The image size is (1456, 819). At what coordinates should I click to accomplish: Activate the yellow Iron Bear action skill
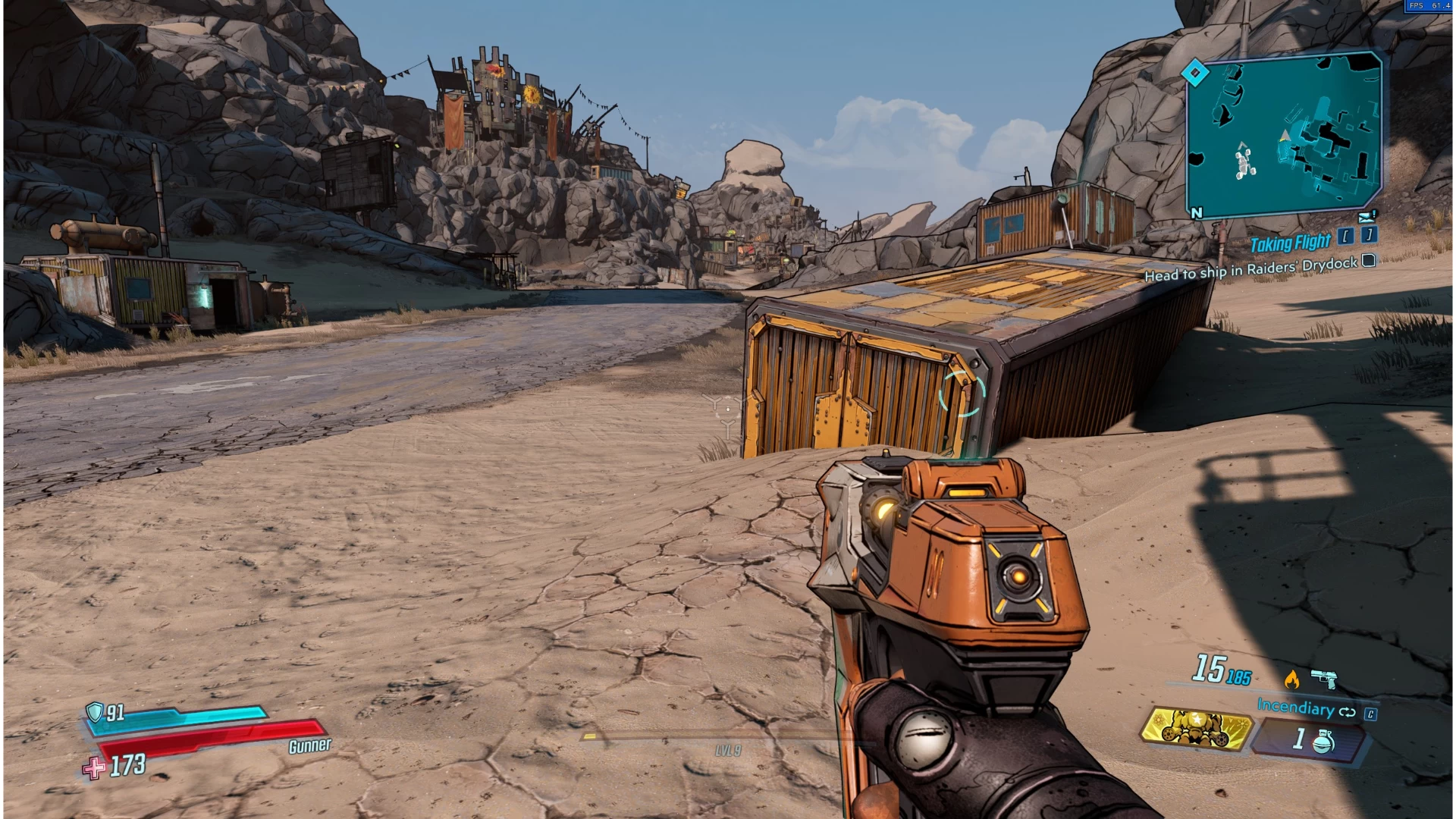(x=1195, y=729)
